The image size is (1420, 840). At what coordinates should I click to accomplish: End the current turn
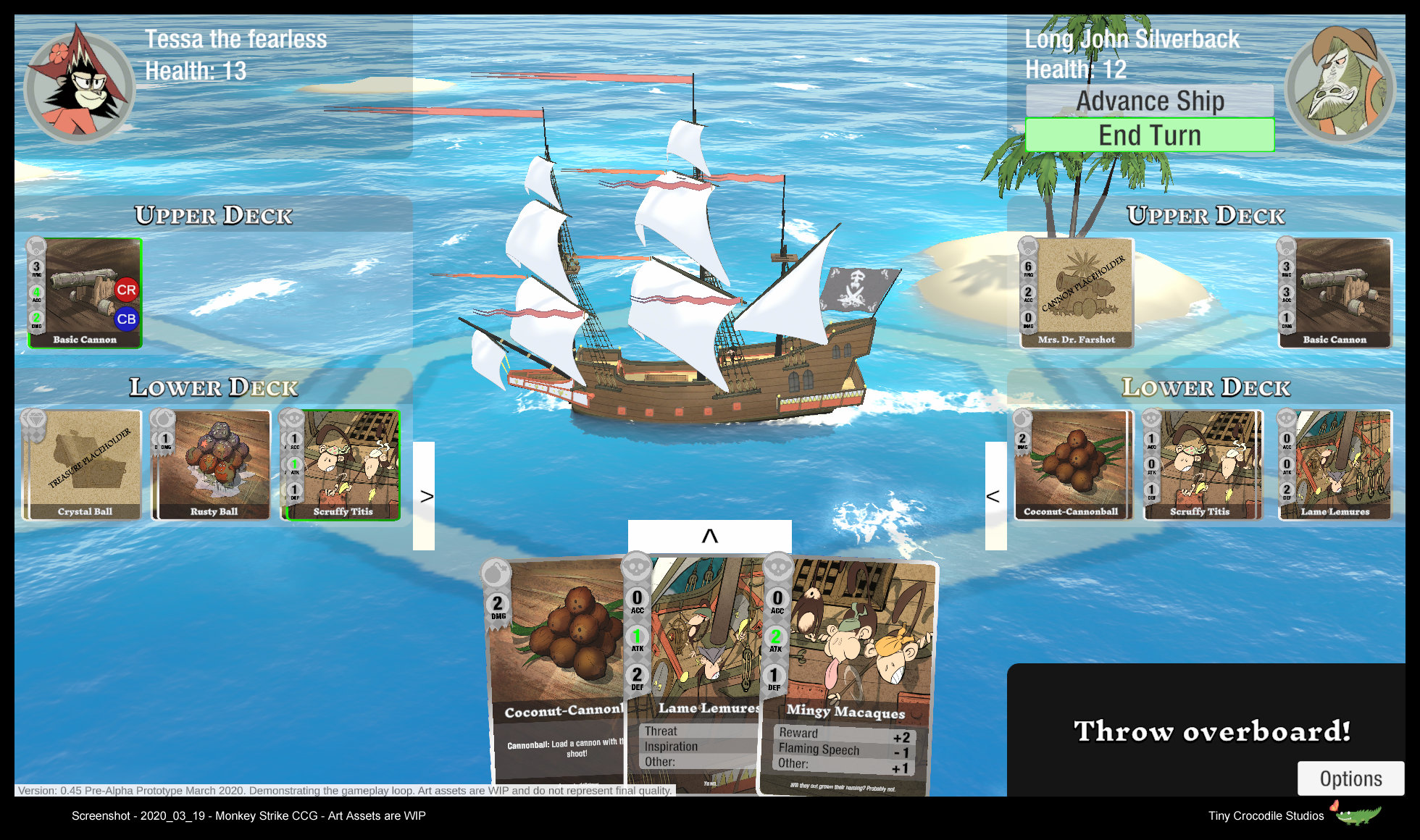coord(1150,135)
